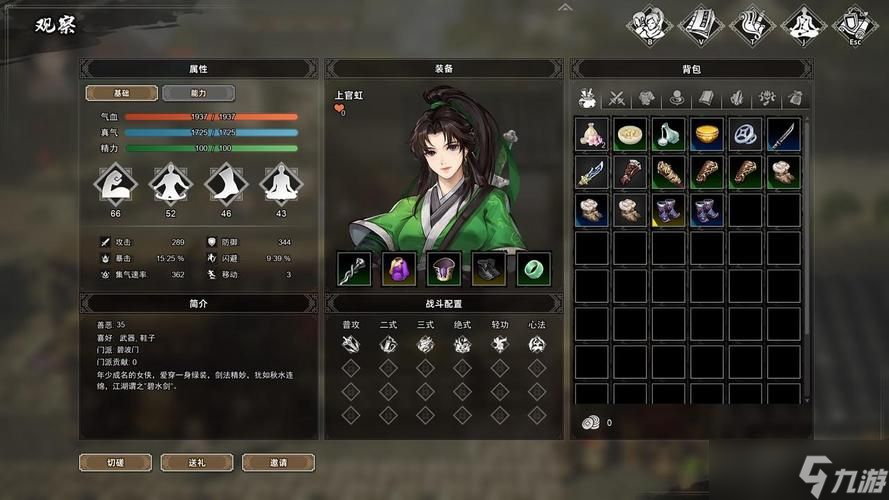Click the equipped purple robe slot
The width and height of the screenshot is (889, 500).
click(x=399, y=268)
